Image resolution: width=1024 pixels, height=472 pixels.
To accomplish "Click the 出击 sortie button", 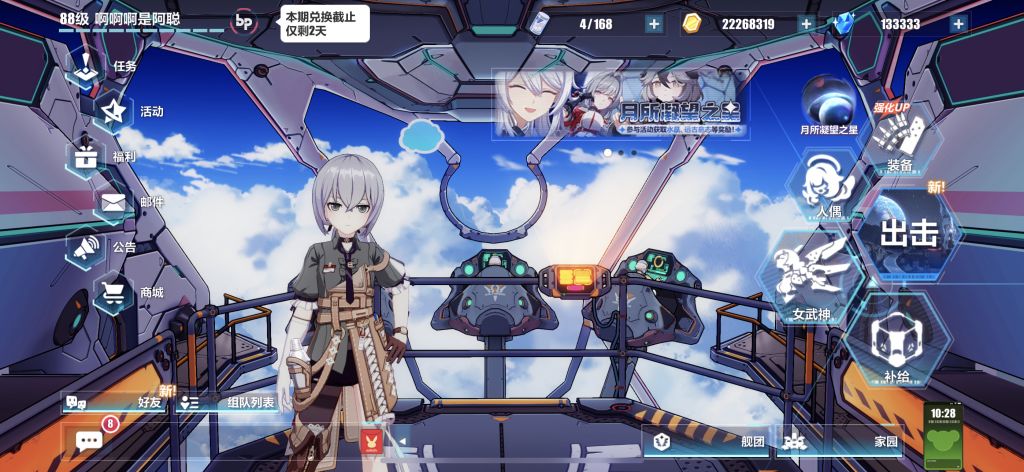I will pyautogui.click(x=908, y=235).
